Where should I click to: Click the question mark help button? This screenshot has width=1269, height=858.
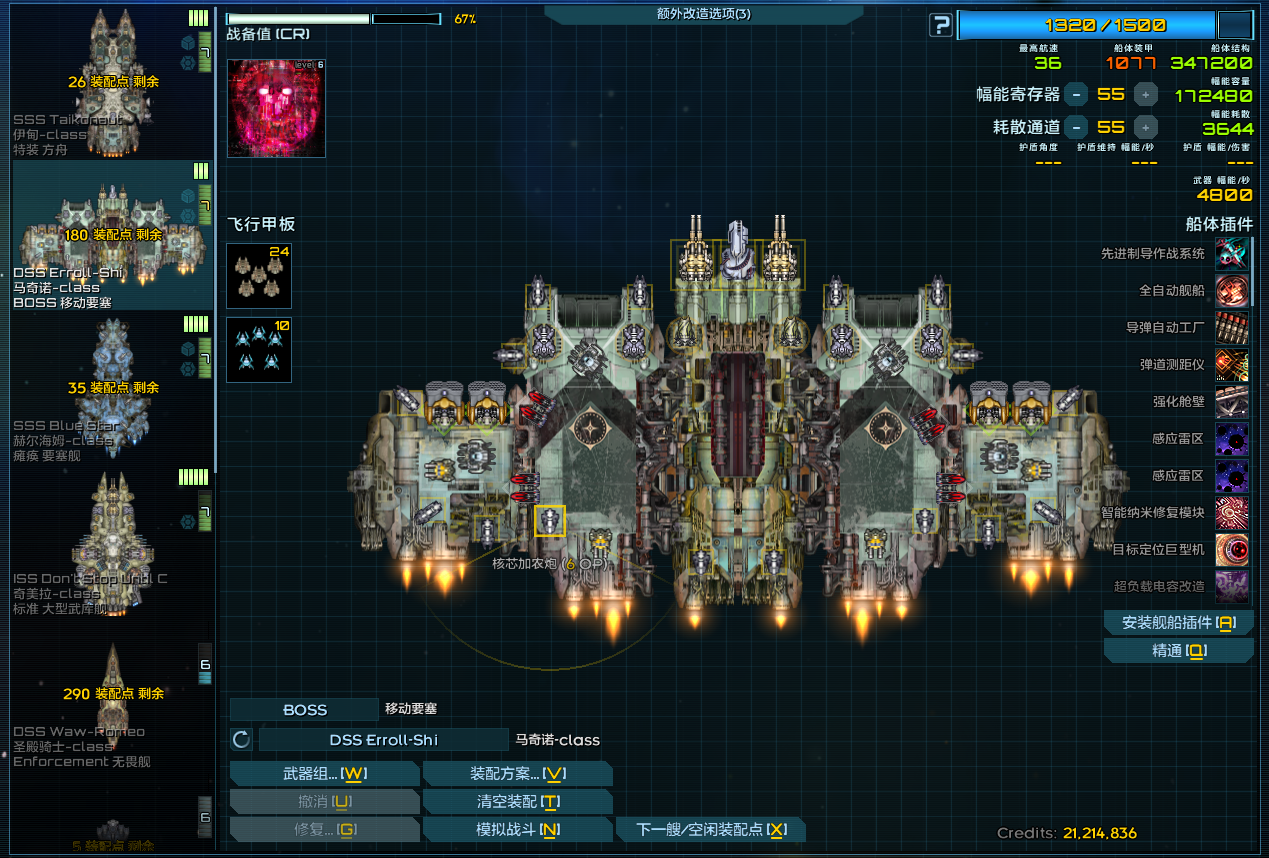[940, 25]
